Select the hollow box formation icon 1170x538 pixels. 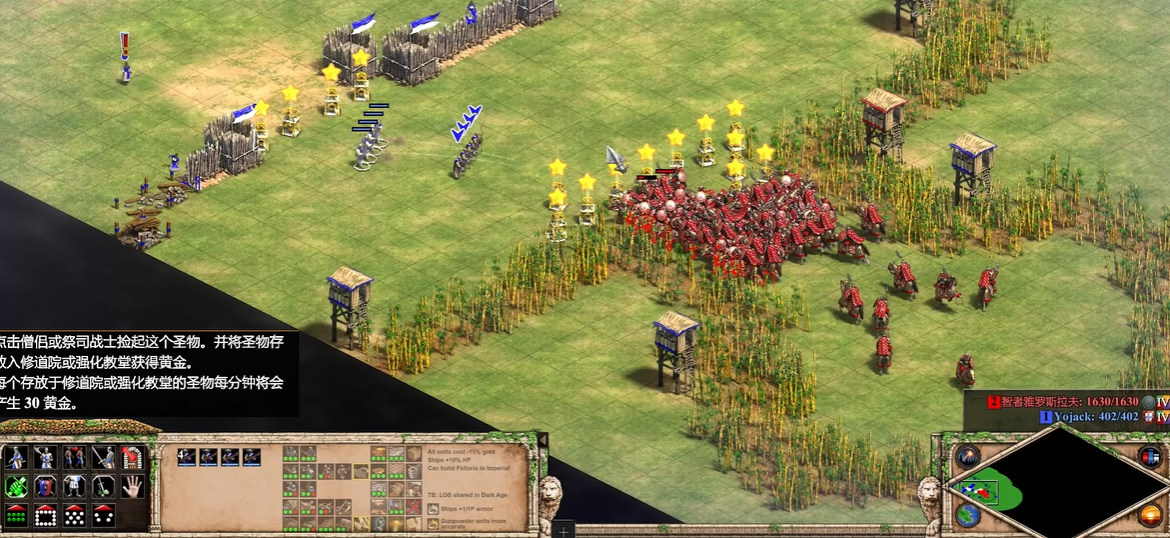click(45, 516)
